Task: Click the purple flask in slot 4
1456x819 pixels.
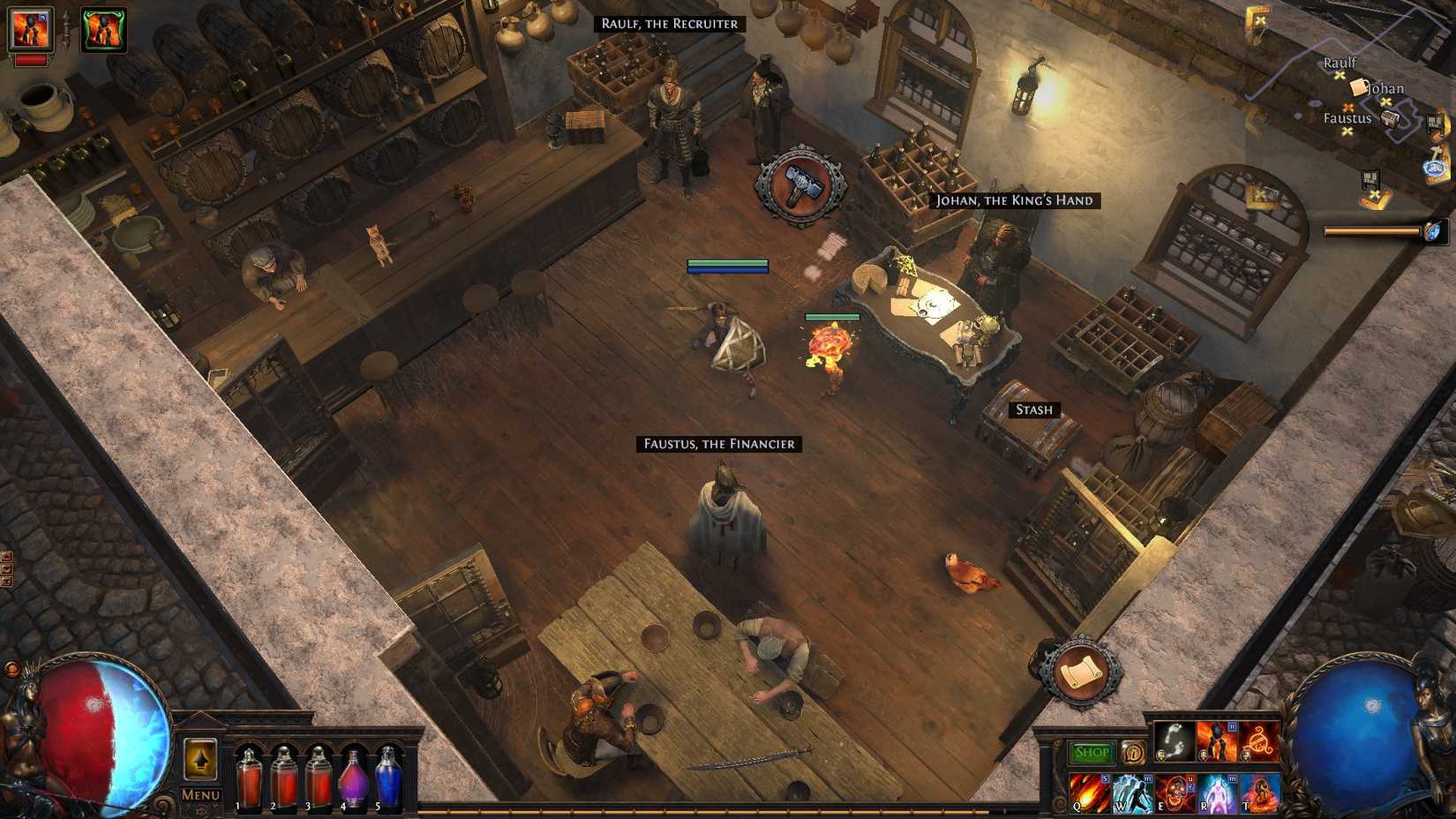Action: [350, 777]
